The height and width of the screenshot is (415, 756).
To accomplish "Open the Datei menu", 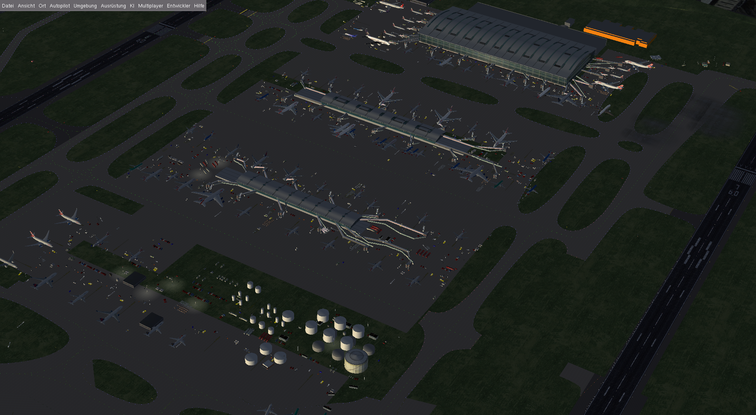I will [x=8, y=5].
